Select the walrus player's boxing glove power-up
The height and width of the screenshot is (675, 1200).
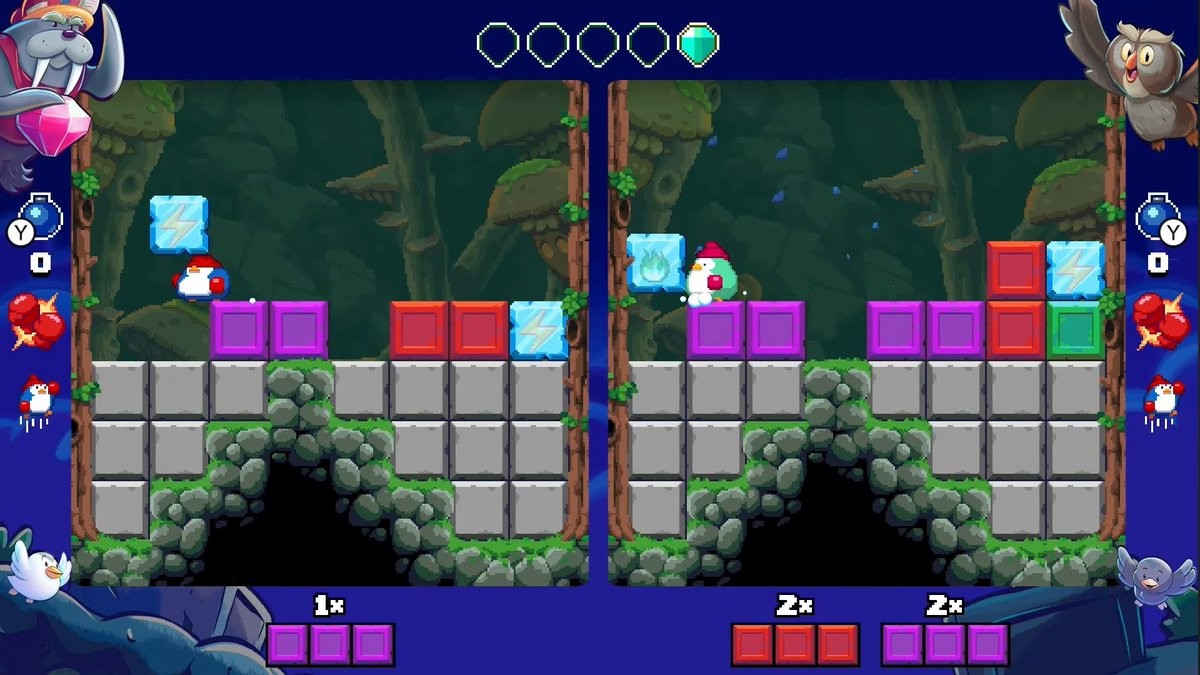point(36,320)
